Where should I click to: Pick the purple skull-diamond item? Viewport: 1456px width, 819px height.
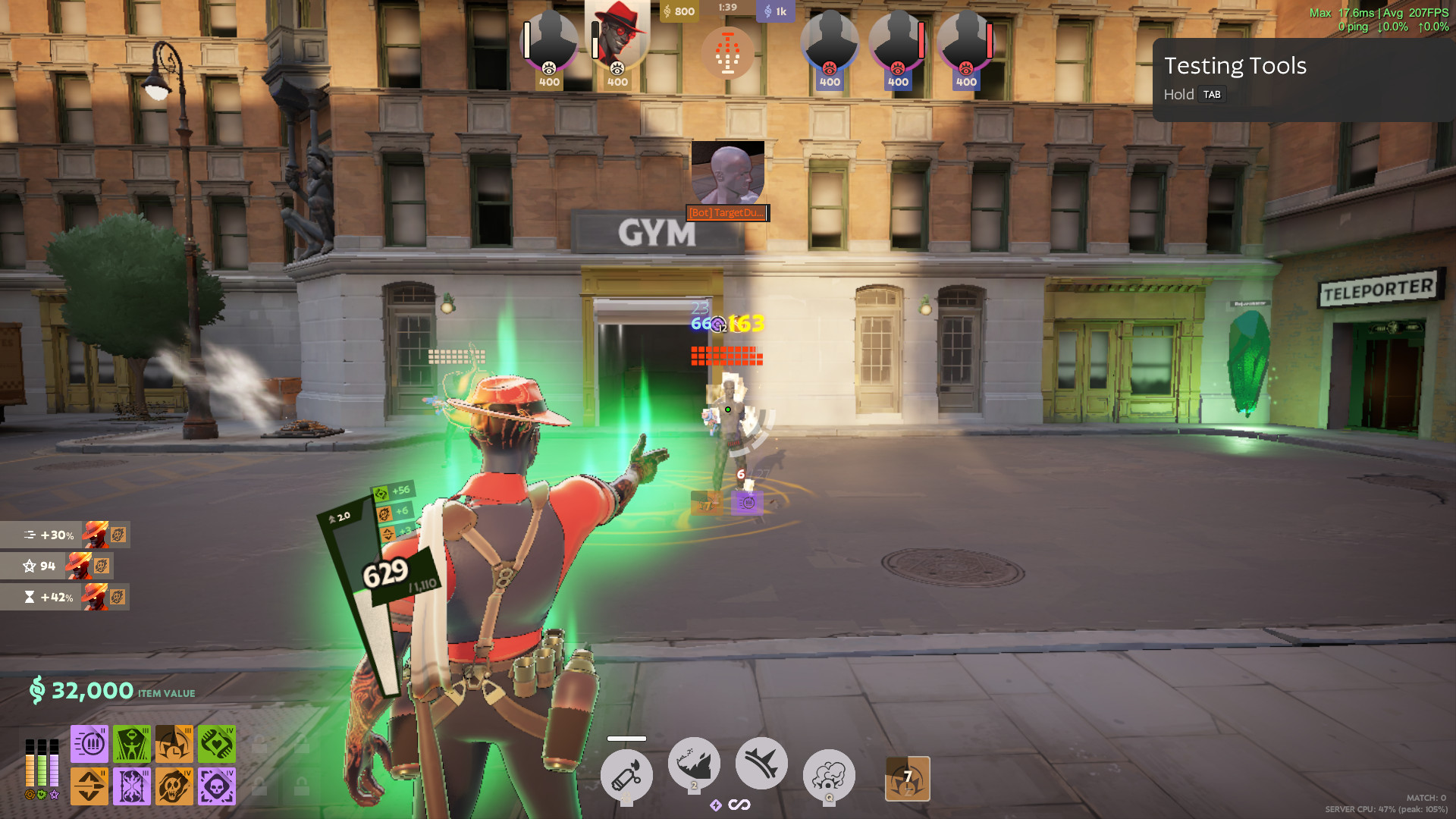click(x=217, y=786)
